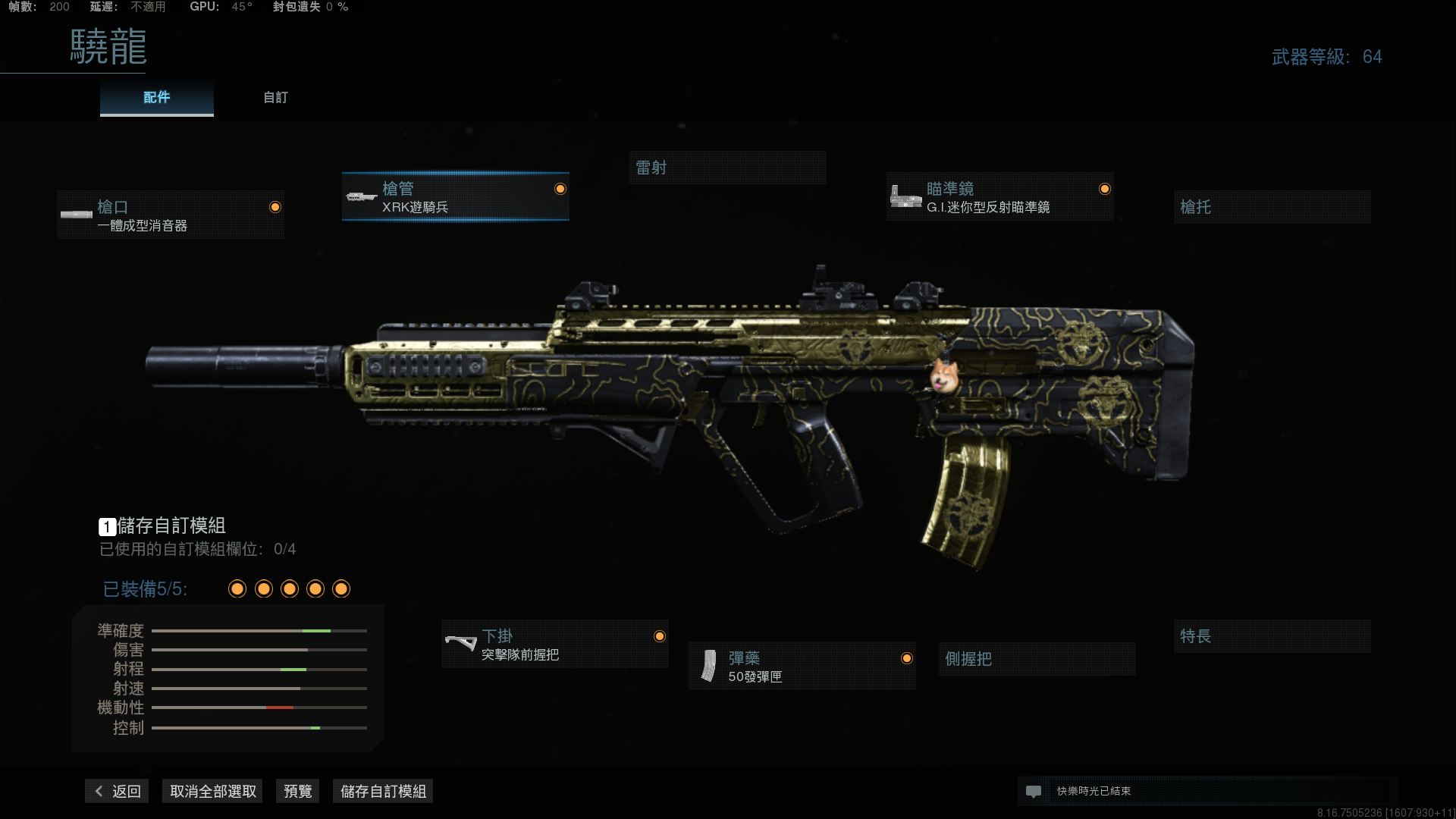Click the chat bubble icon at the bottom right
This screenshot has height=819, width=1456.
(x=1034, y=791)
